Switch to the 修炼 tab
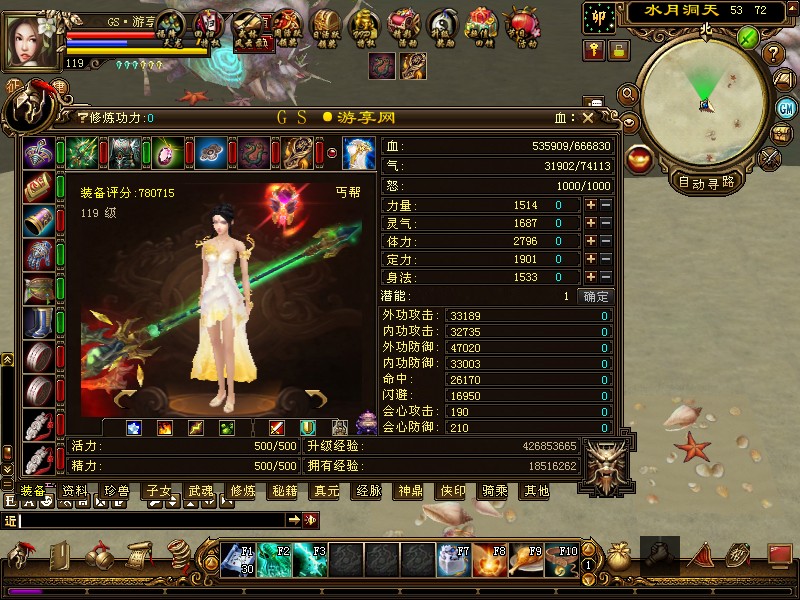The width and height of the screenshot is (800, 600). tap(242, 491)
